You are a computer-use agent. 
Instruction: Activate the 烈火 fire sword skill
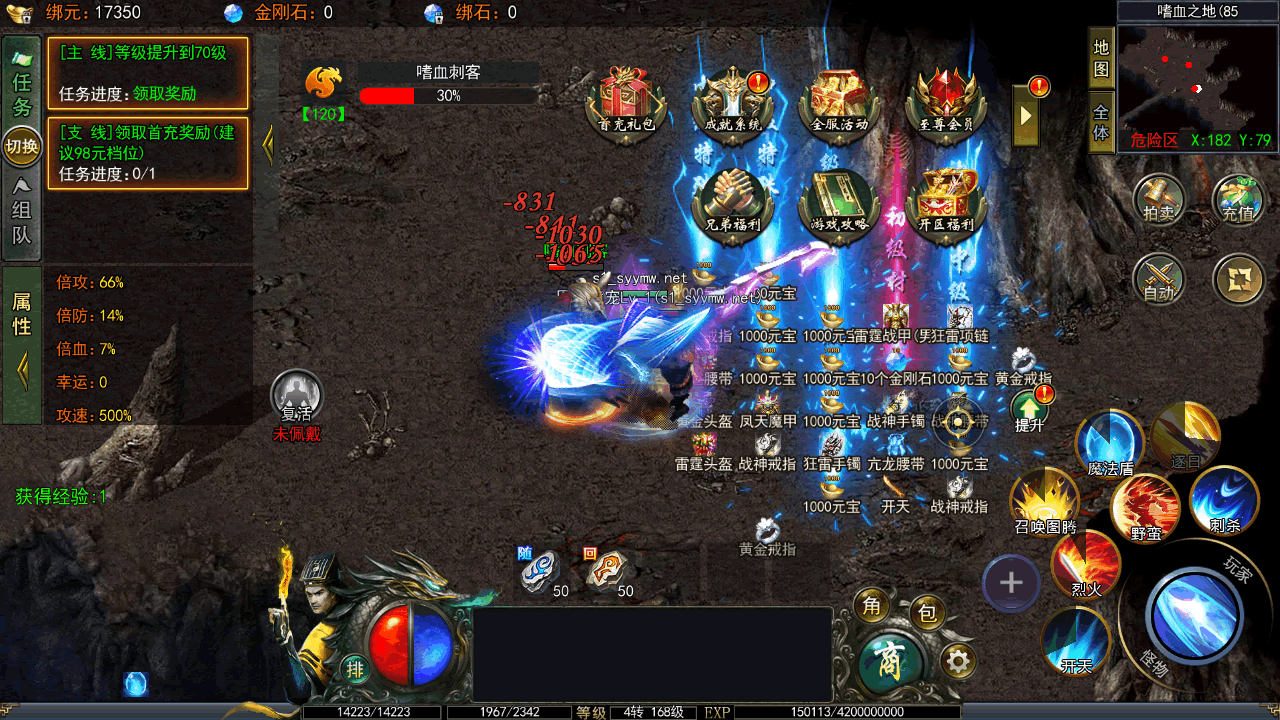[1086, 565]
